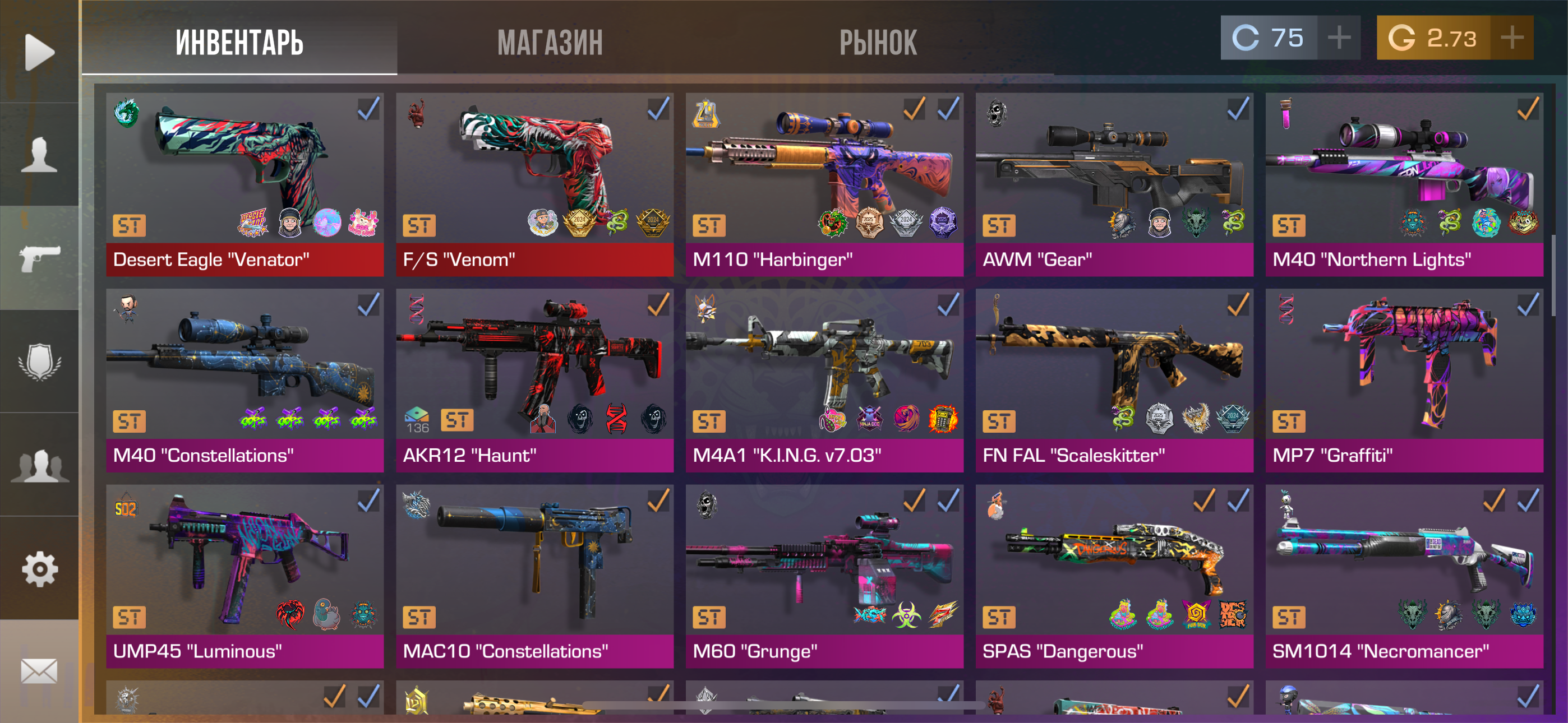Open the pistol inventory sidebar icon
Image resolution: width=1568 pixels, height=723 pixels.
point(40,258)
